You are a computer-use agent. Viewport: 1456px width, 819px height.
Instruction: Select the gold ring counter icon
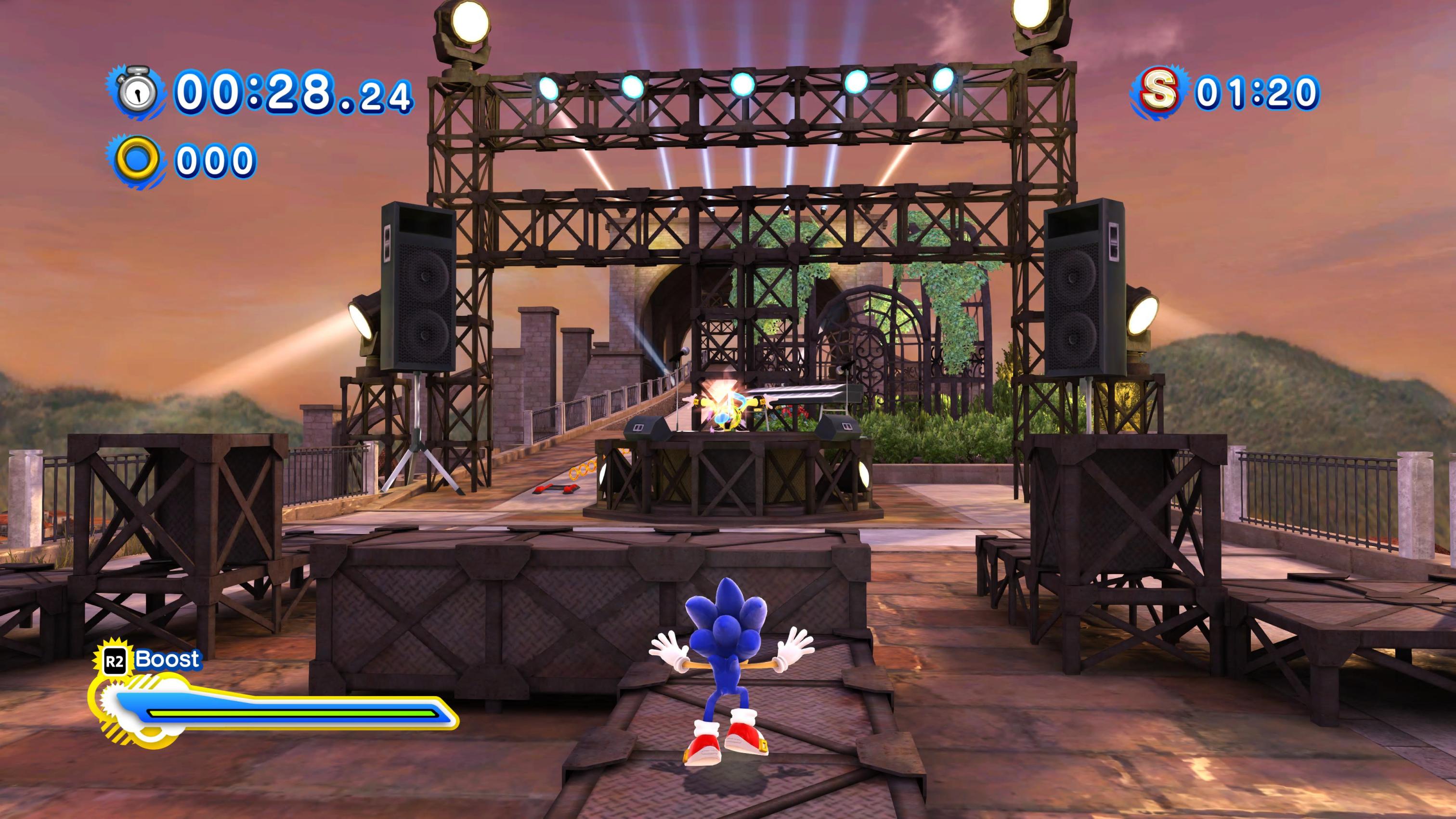point(137,159)
